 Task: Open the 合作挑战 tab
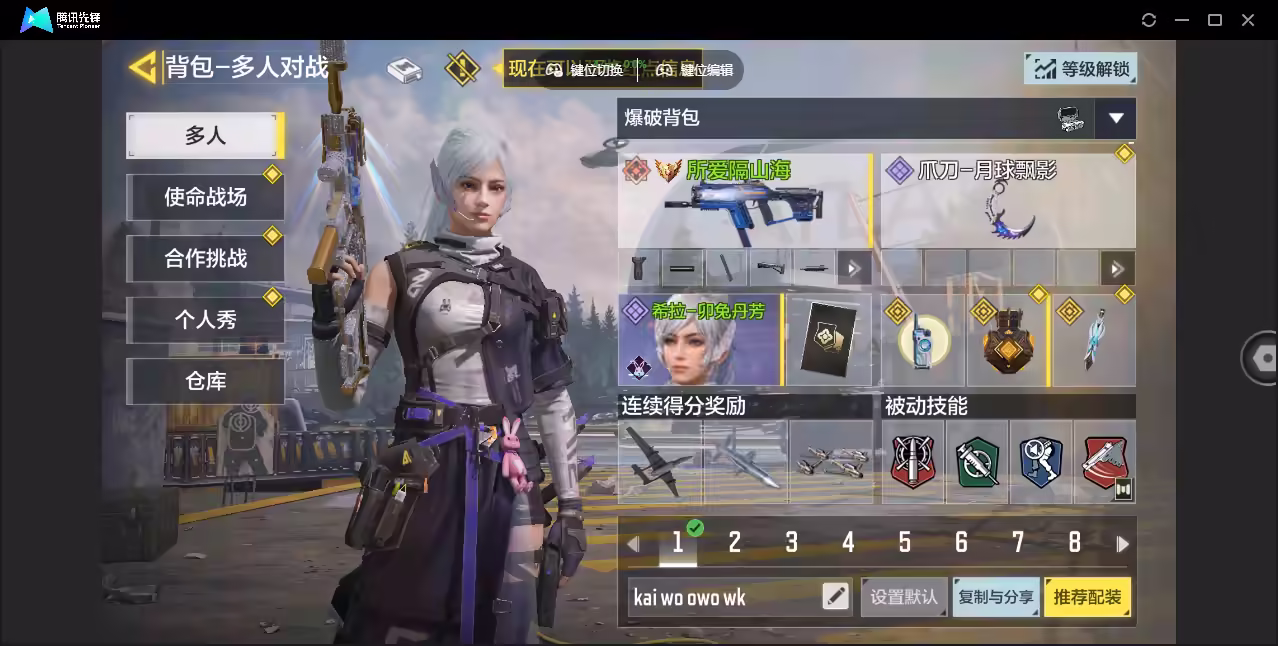point(205,258)
